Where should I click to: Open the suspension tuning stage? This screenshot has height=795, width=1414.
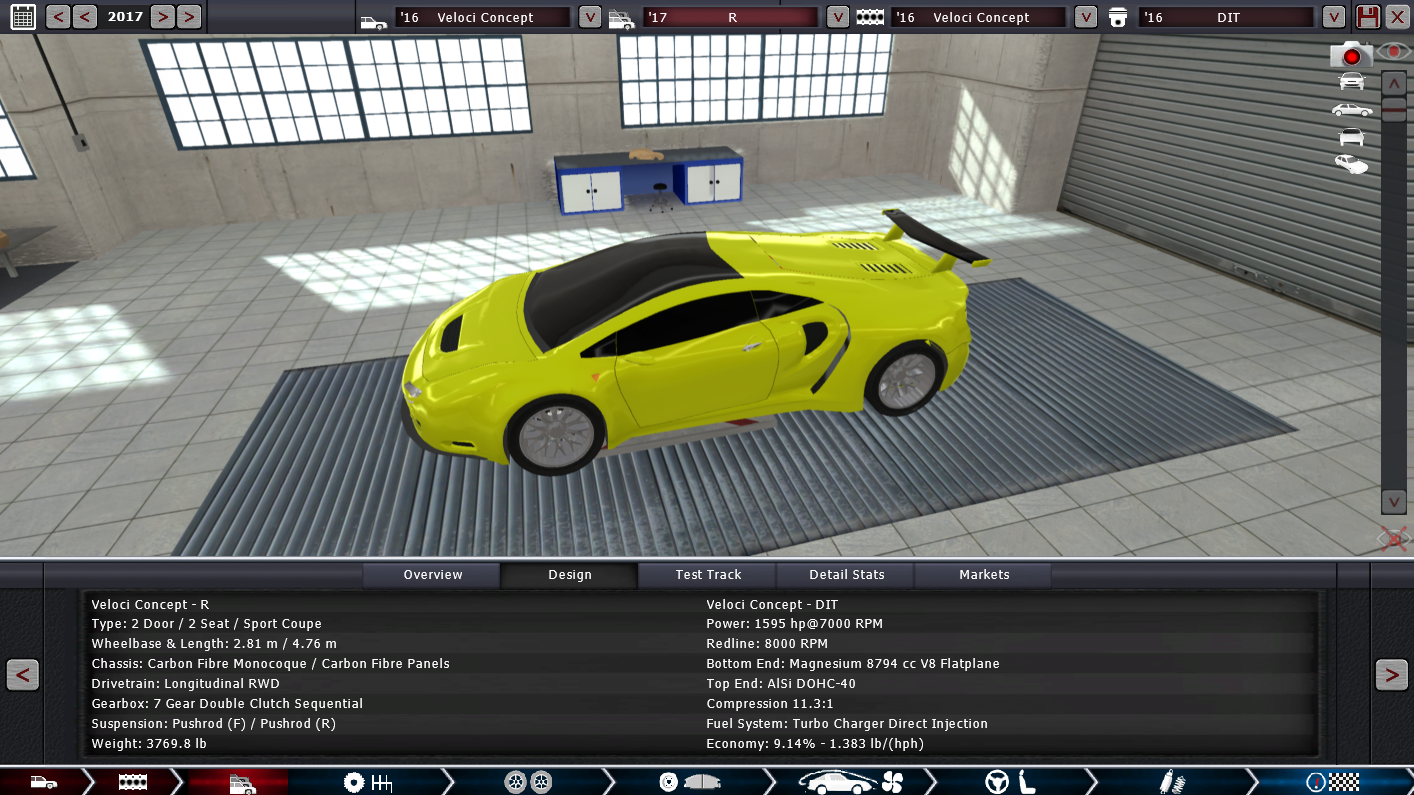click(x=1172, y=782)
